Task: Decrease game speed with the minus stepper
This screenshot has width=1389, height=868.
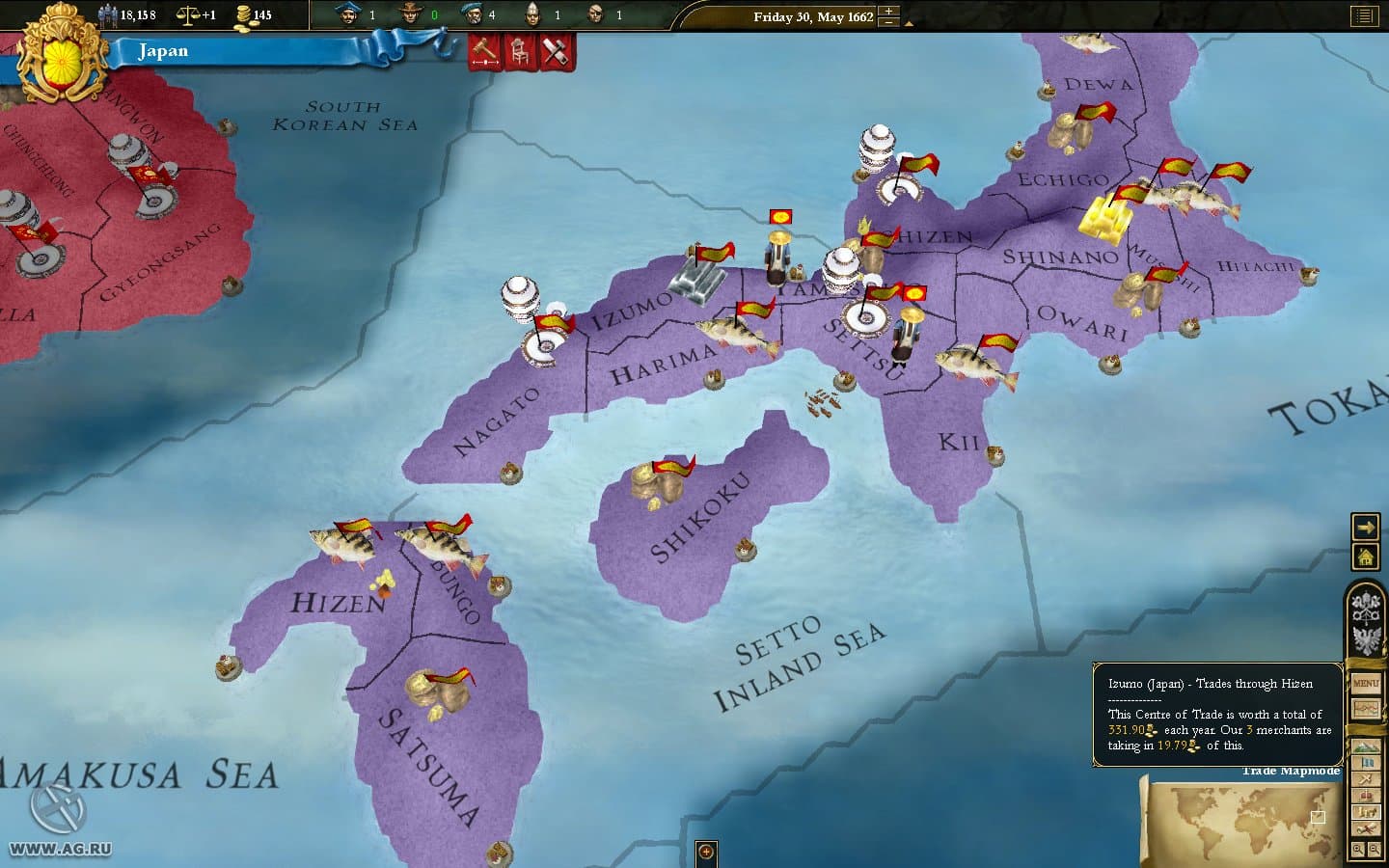Action: [x=886, y=21]
